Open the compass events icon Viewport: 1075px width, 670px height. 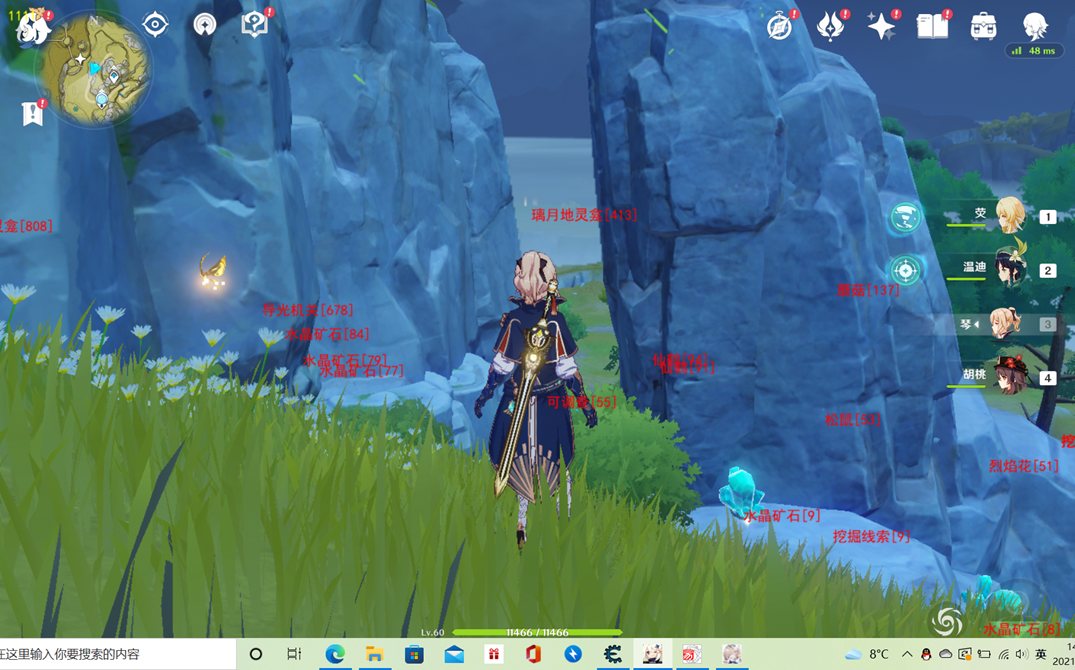[780, 26]
